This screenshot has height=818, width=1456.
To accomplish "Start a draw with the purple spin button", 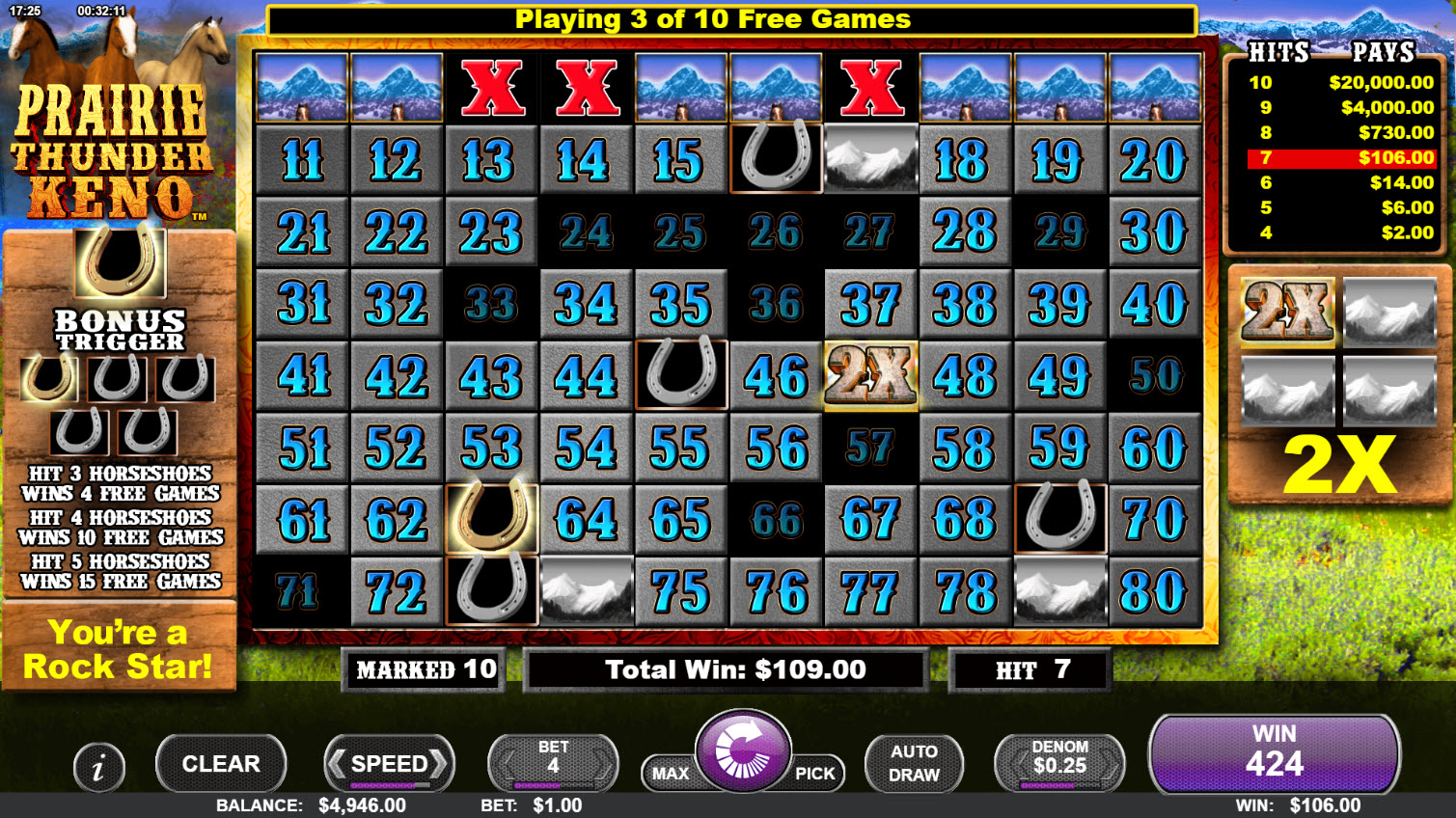I will tap(743, 752).
